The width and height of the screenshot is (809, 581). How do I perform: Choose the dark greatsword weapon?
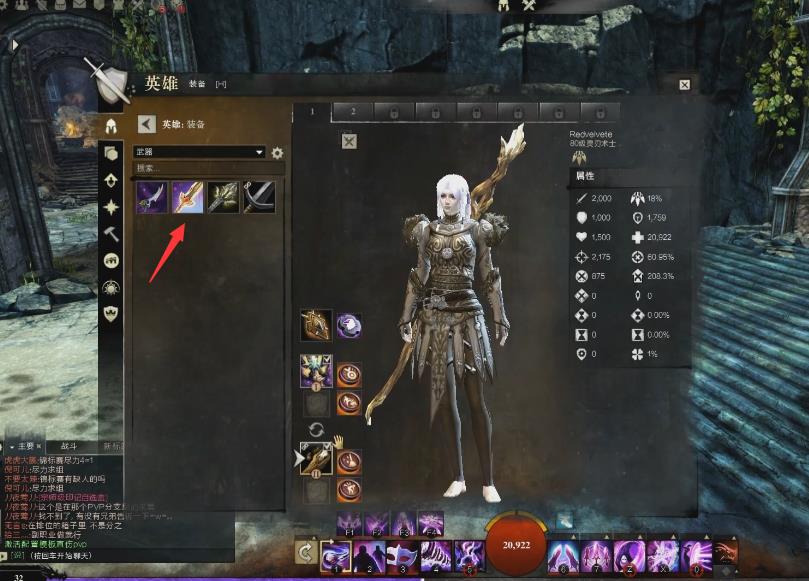coord(259,196)
